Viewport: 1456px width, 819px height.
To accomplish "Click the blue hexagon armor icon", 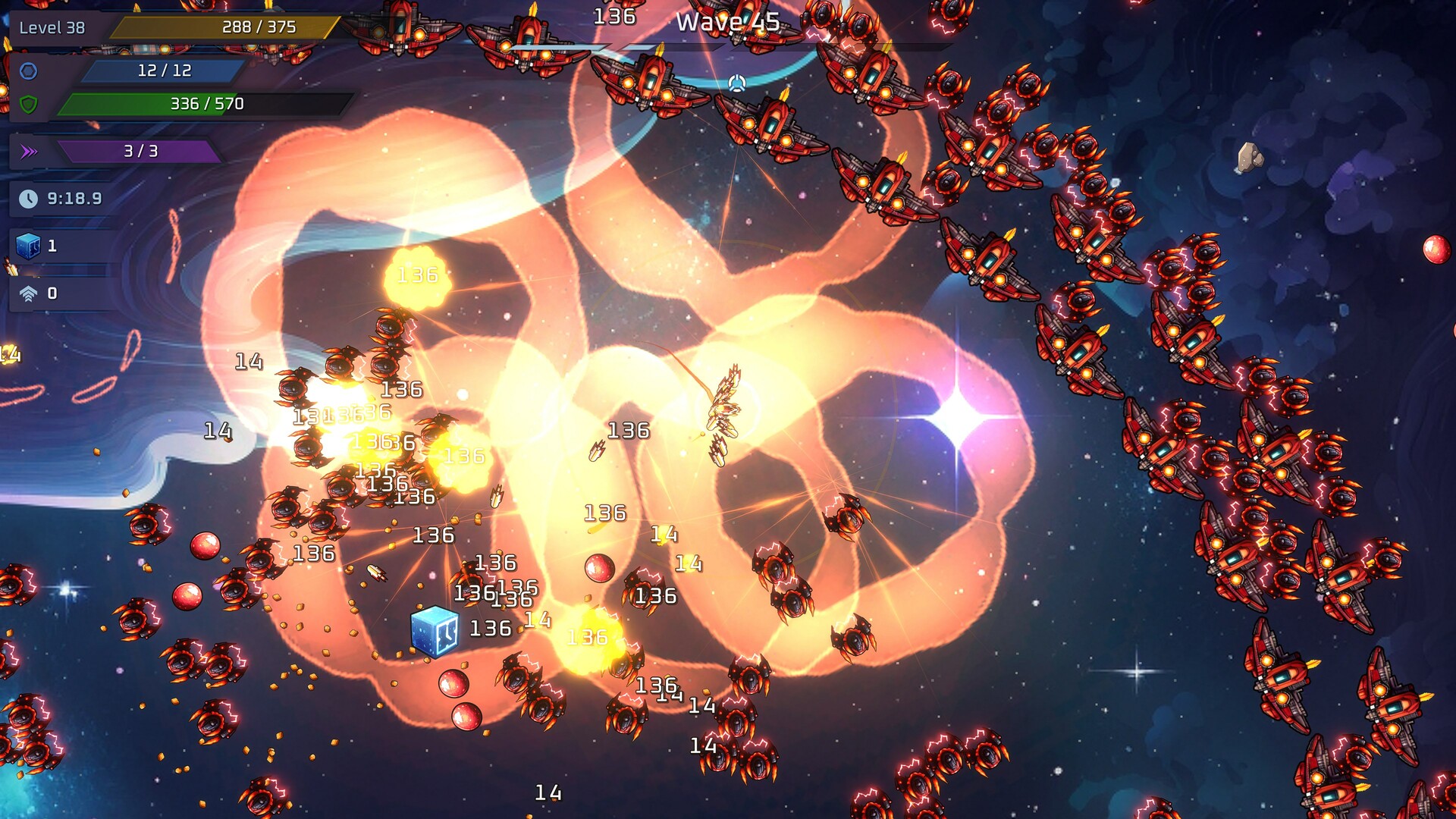I will point(28,71).
